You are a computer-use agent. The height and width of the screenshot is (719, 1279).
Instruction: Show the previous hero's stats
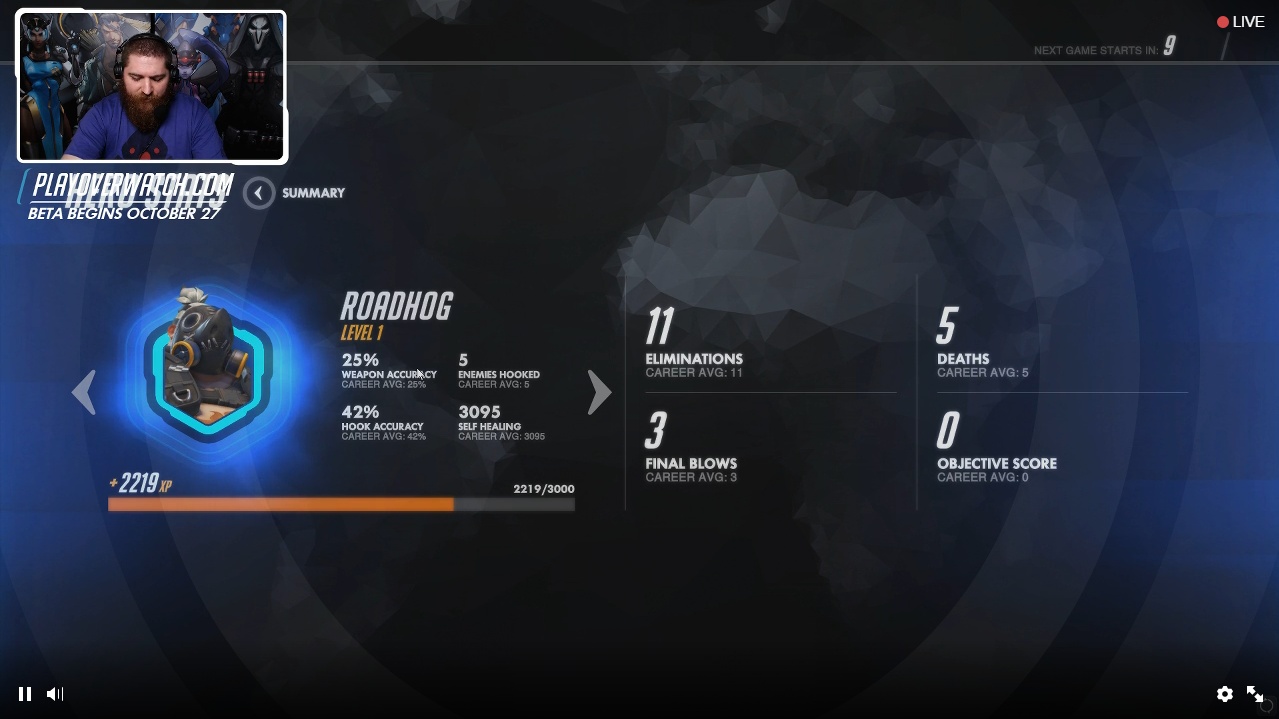pyautogui.click(x=84, y=392)
